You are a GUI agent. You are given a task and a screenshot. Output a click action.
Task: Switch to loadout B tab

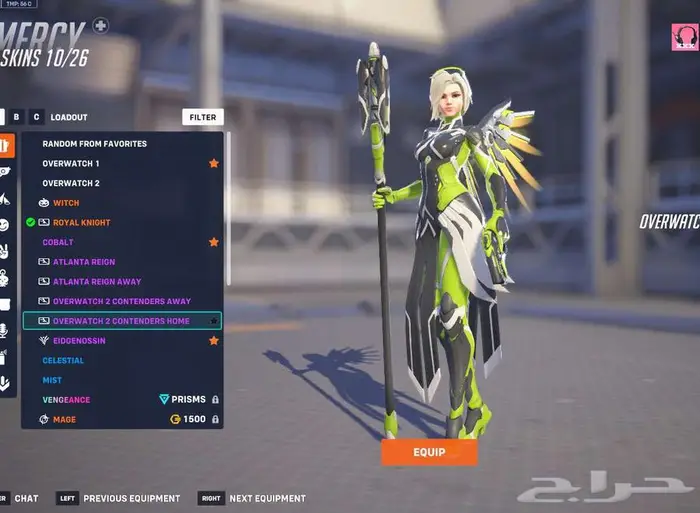pyautogui.click(x=17, y=117)
